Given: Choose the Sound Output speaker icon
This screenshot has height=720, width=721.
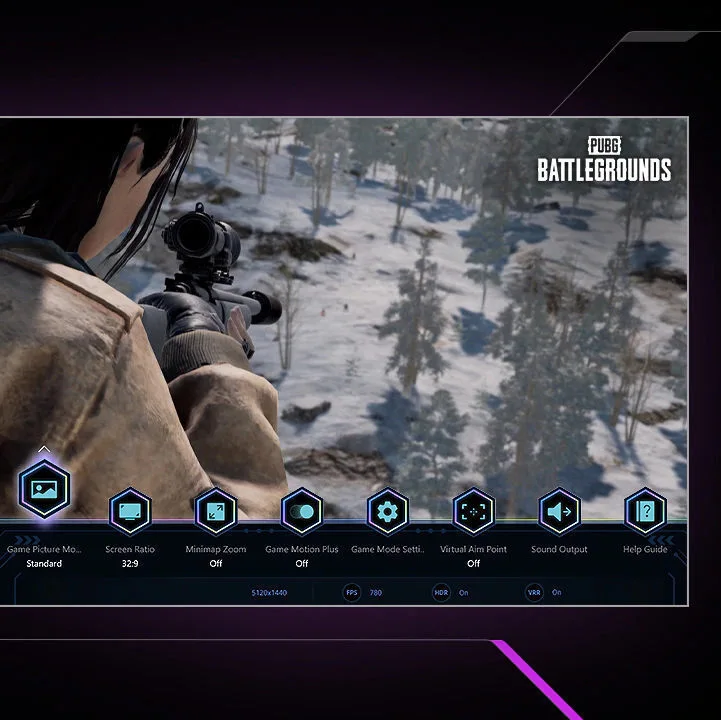Looking at the screenshot, I should point(559,512).
